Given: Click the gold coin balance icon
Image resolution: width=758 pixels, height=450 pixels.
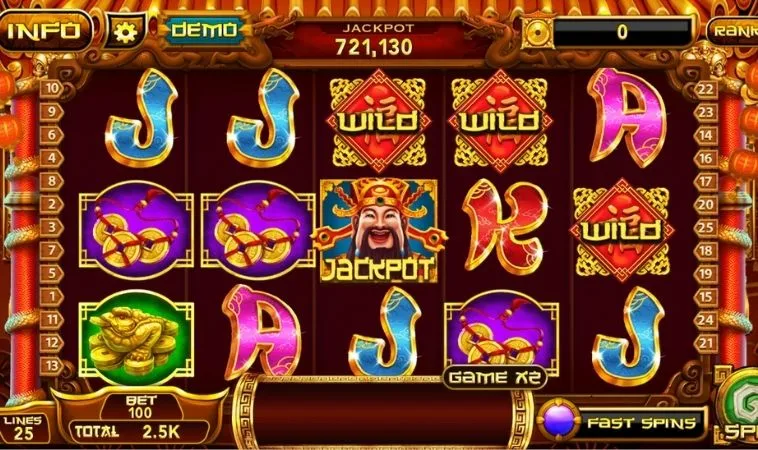Looking at the screenshot, I should [x=539, y=31].
